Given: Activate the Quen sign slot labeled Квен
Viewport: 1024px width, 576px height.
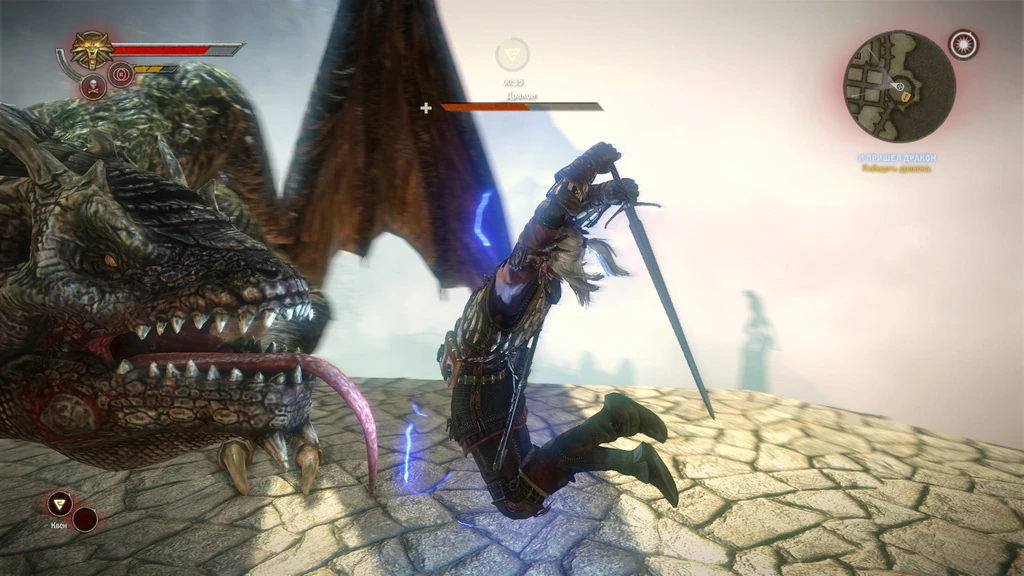Looking at the screenshot, I should 60,503.
